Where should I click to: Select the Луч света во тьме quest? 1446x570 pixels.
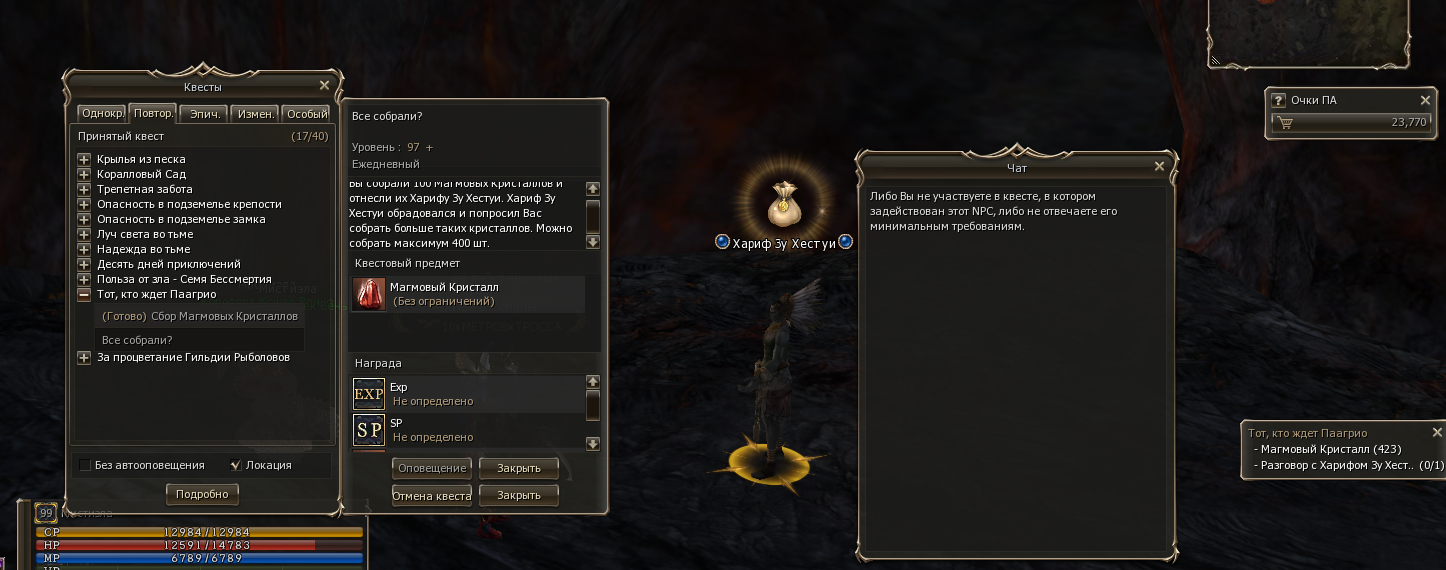click(x=144, y=234)
